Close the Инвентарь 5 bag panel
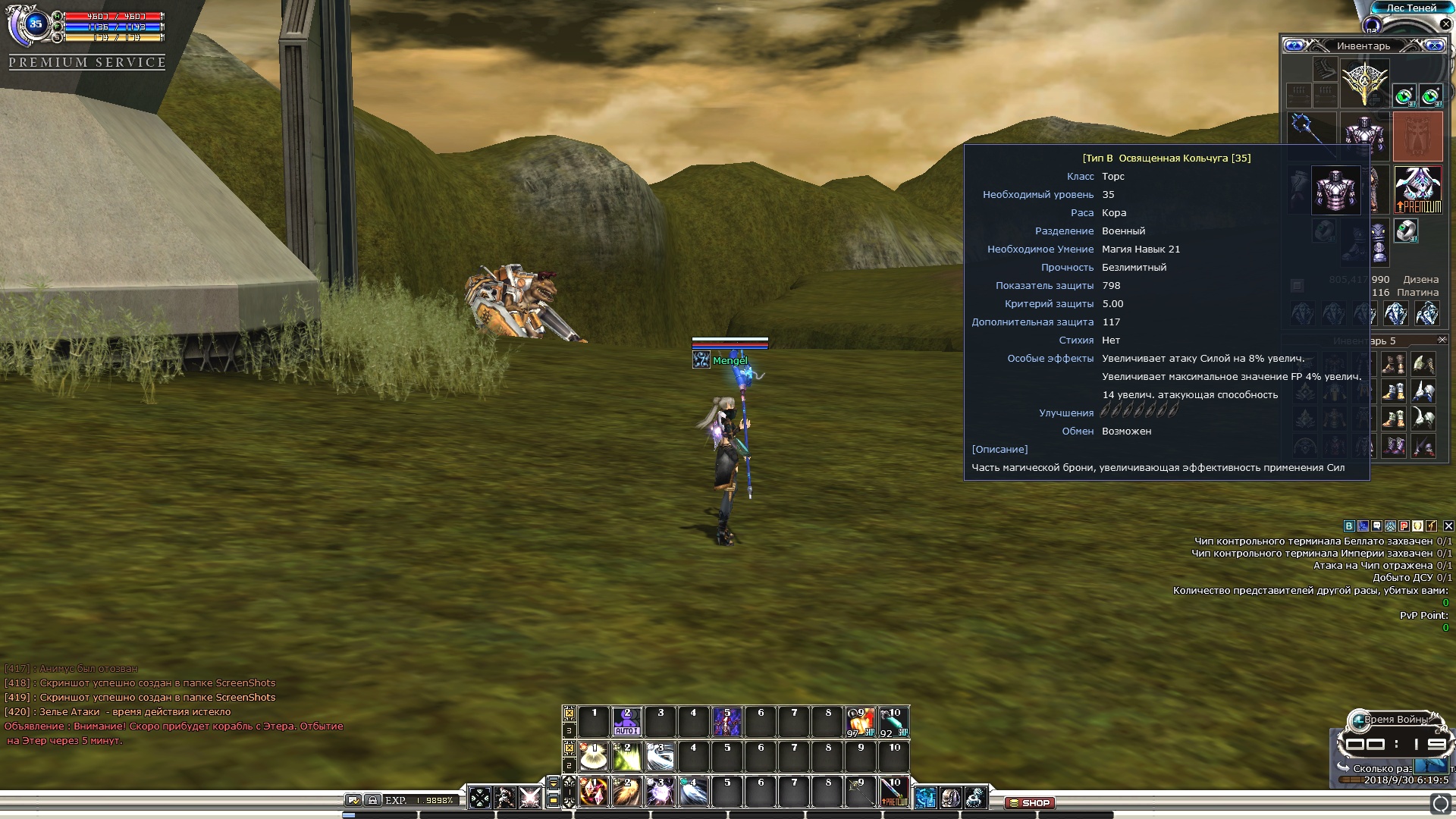1456x819 pixels. [x=1442, y=340]
